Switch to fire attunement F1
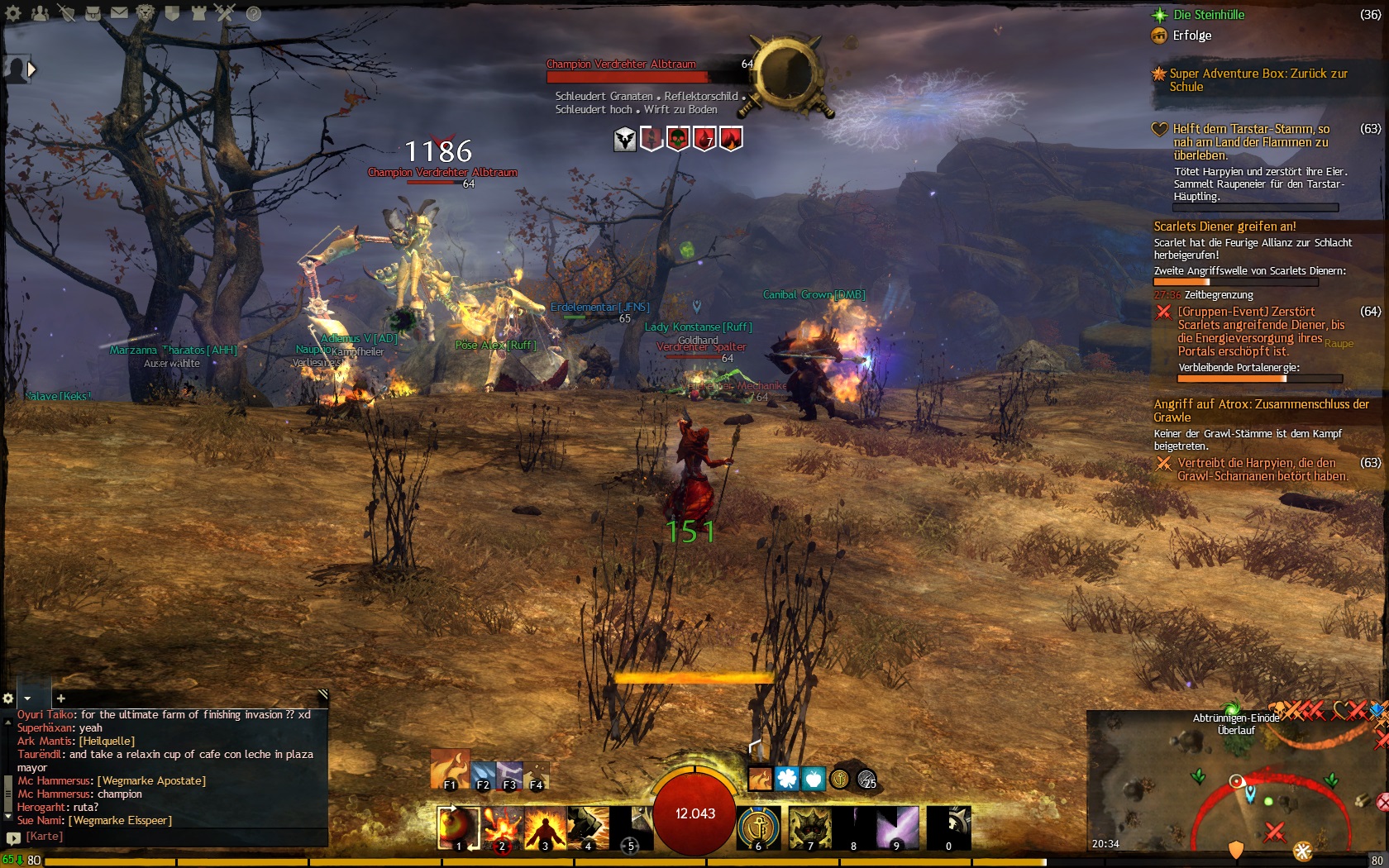Viewport: 1389px width, 868px height. (450, 770)
